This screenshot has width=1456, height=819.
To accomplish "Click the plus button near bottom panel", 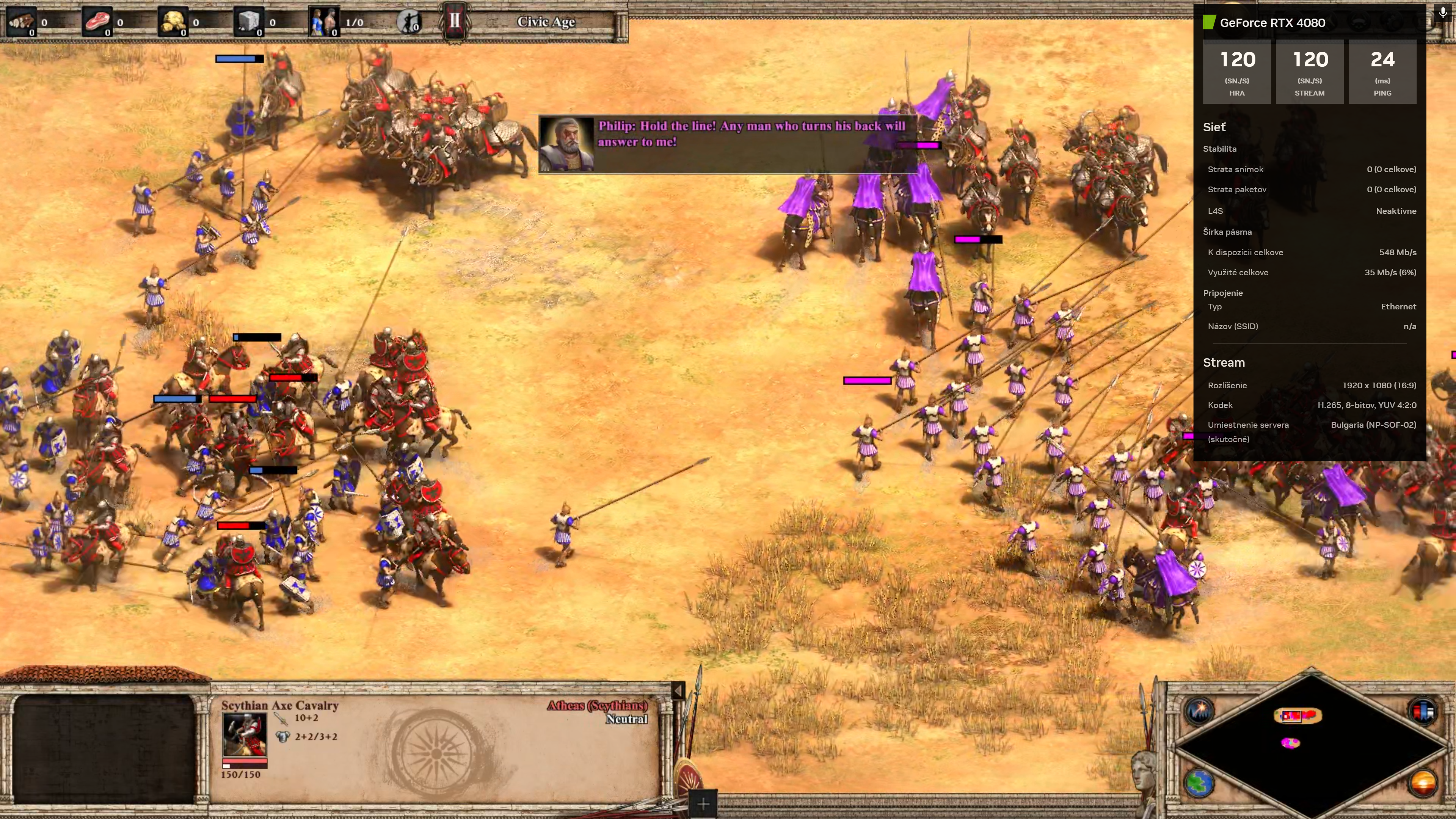I will coord(703,804).
